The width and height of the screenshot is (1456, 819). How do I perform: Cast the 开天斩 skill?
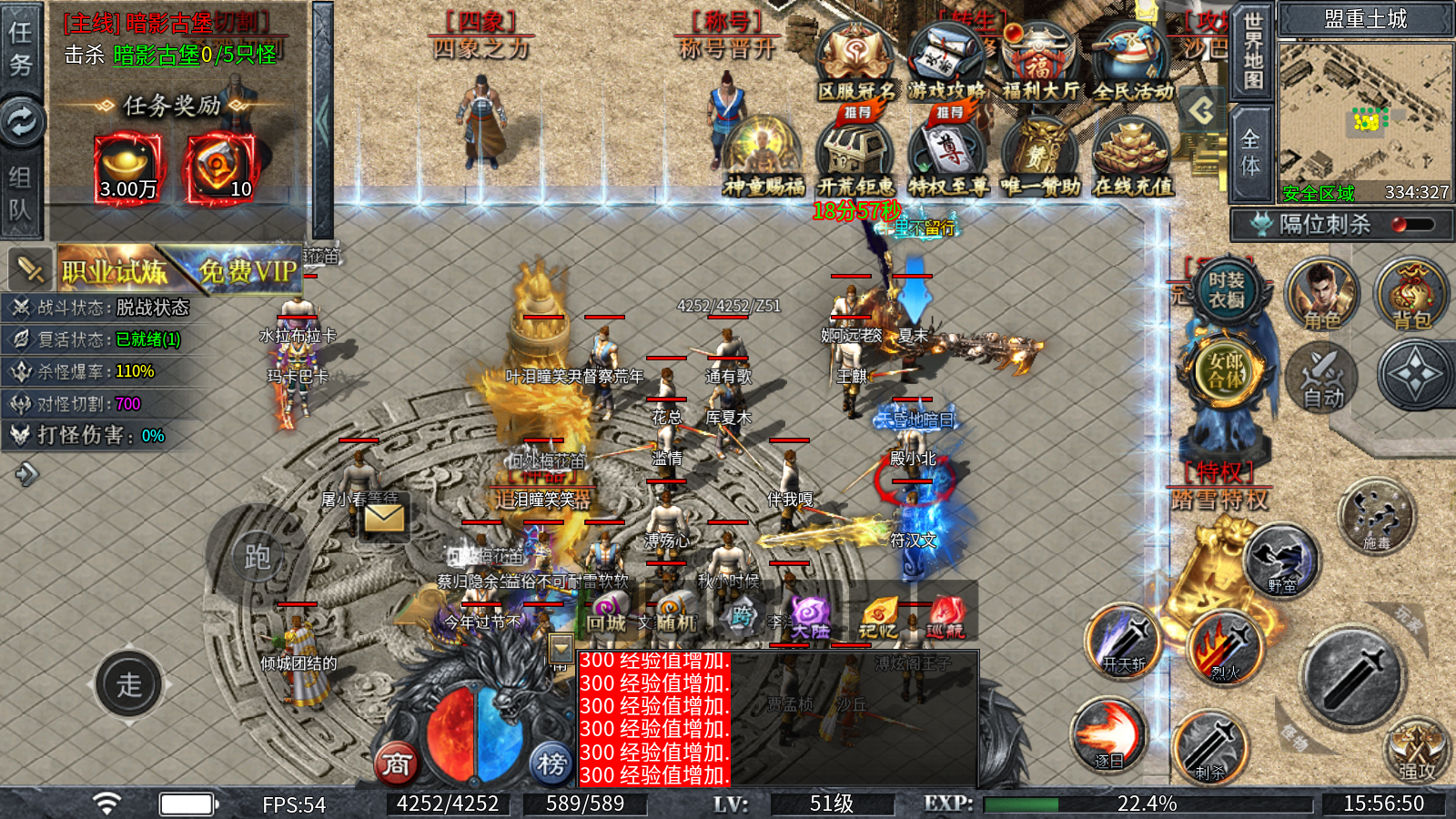click(1124, 641)
